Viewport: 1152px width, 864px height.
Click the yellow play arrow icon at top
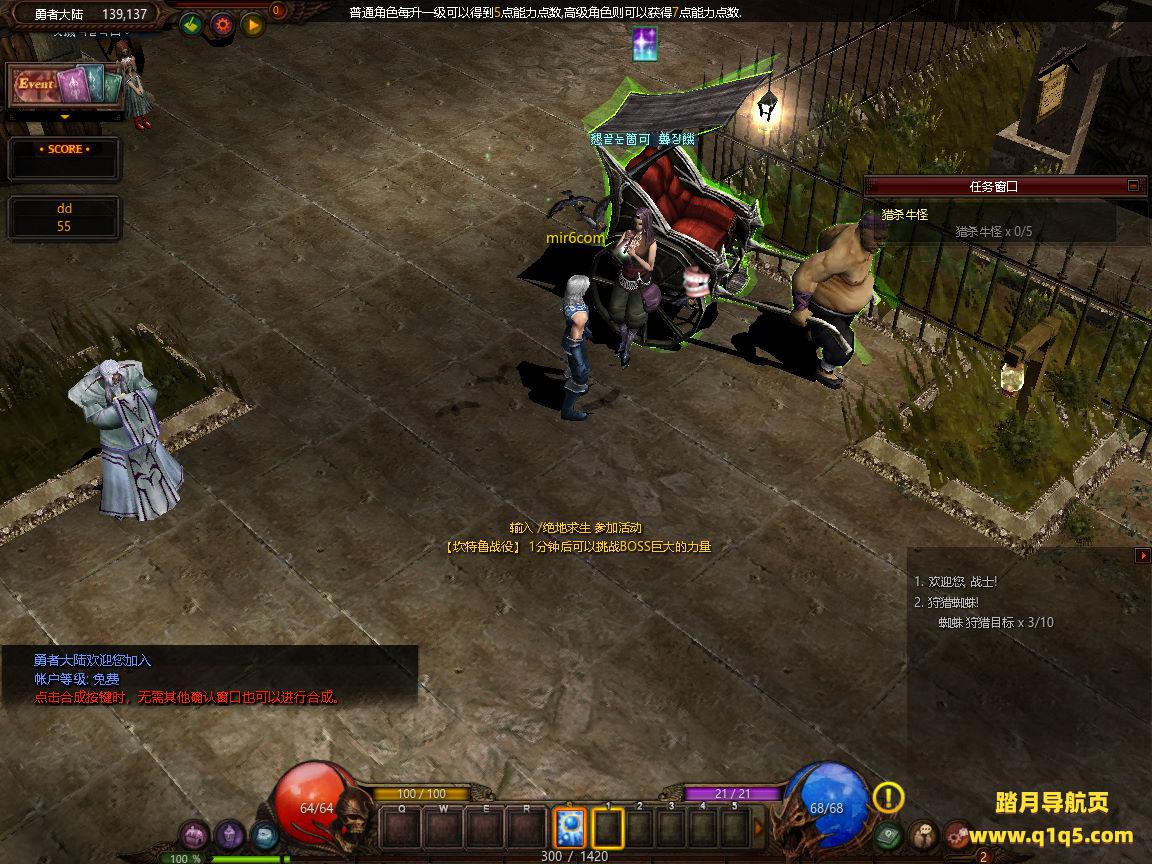252,25
